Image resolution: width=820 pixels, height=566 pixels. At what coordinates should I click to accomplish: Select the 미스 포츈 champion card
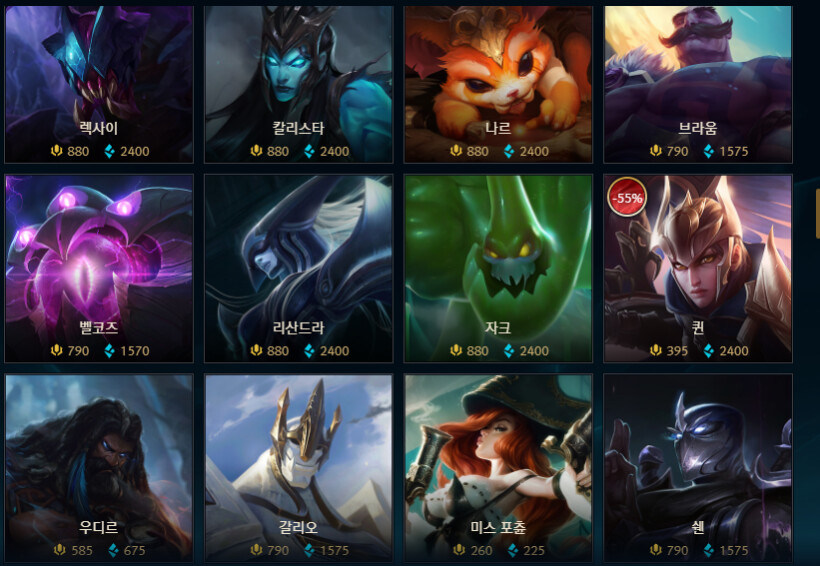(x=498, y=465)
